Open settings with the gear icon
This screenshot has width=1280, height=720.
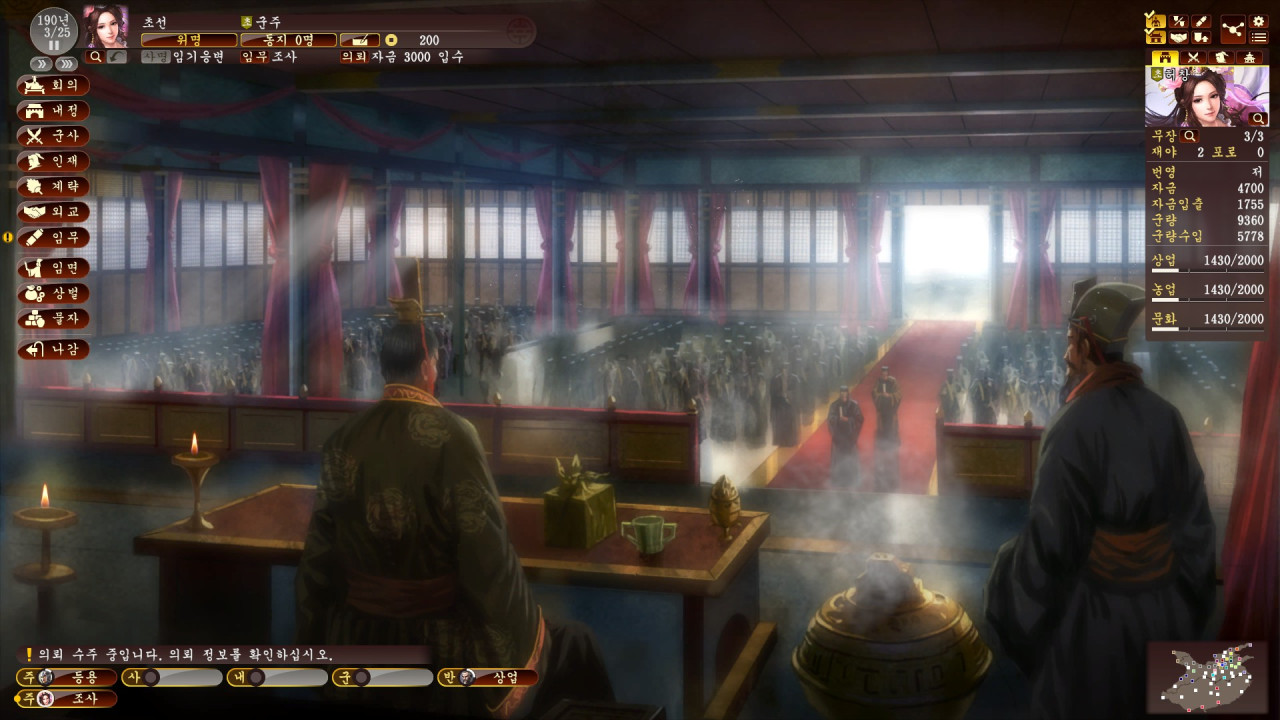(x=1259, y=21)
